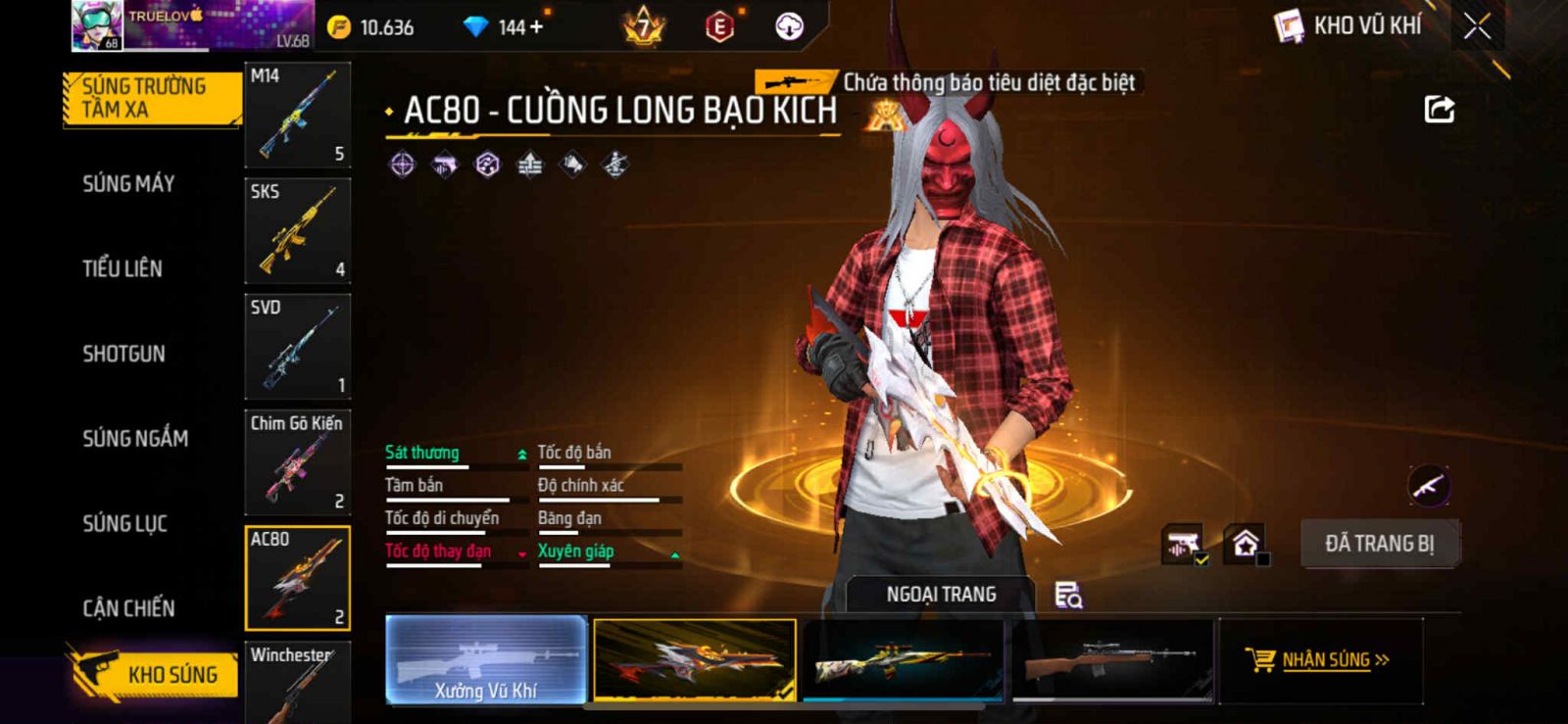Viewport: 1568px width, 724px height.
Task: Add diamonds with the plus button
Action: (x=535, y=27)
